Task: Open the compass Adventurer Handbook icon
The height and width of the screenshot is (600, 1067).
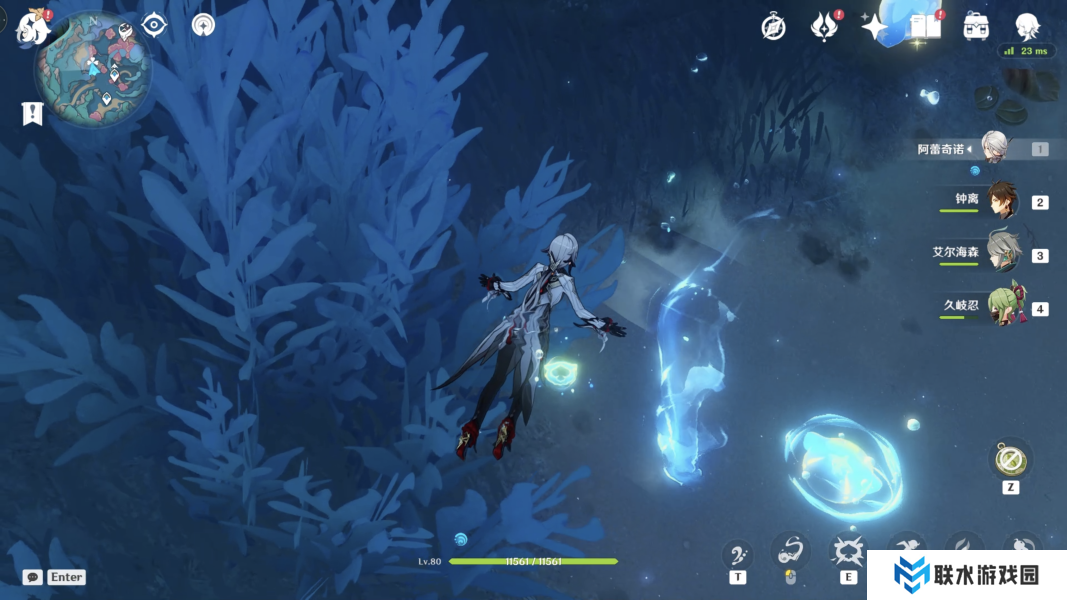Action: click(x=773, y=27)
